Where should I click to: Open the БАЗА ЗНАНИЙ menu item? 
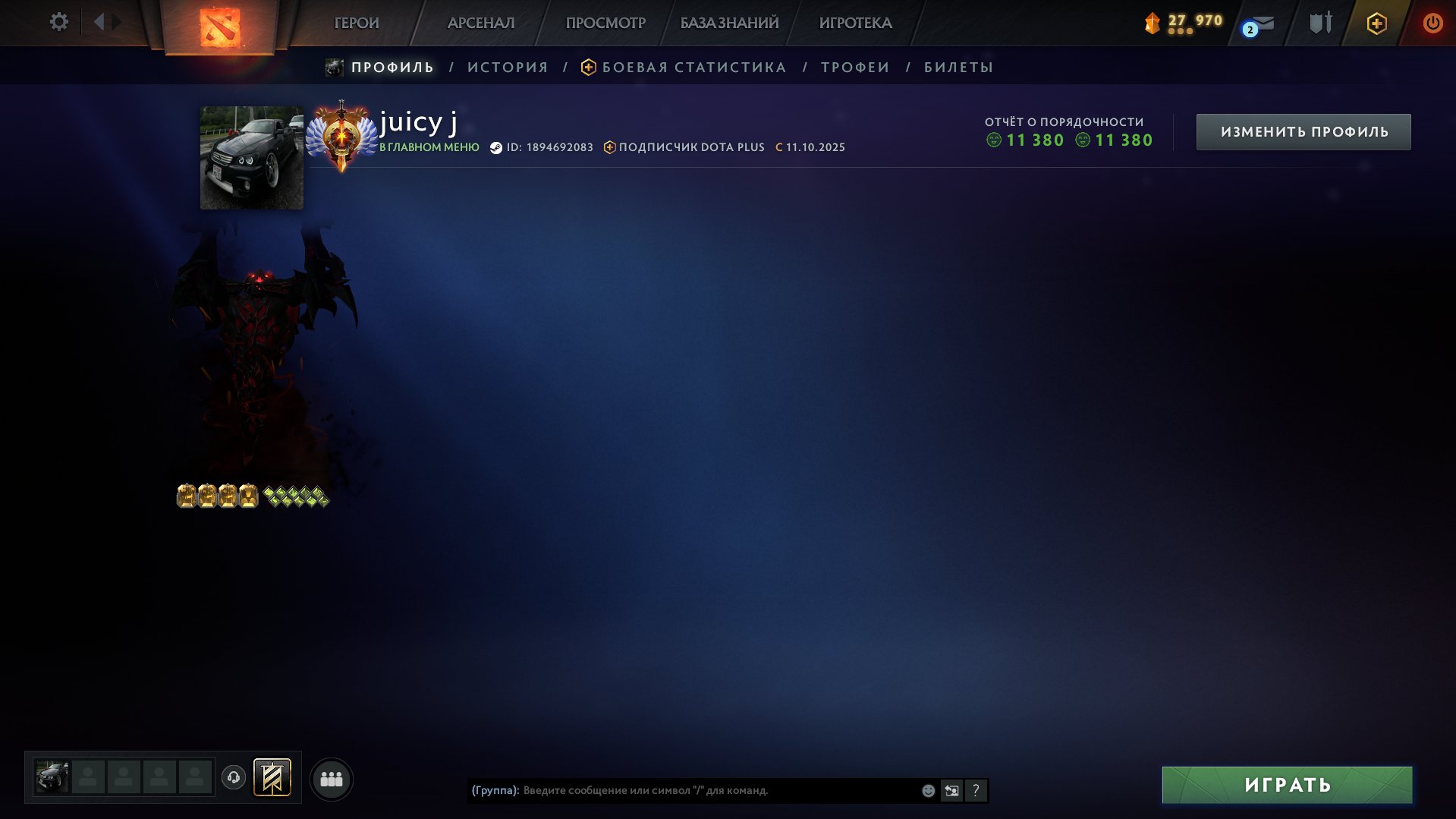pos(728,23)
